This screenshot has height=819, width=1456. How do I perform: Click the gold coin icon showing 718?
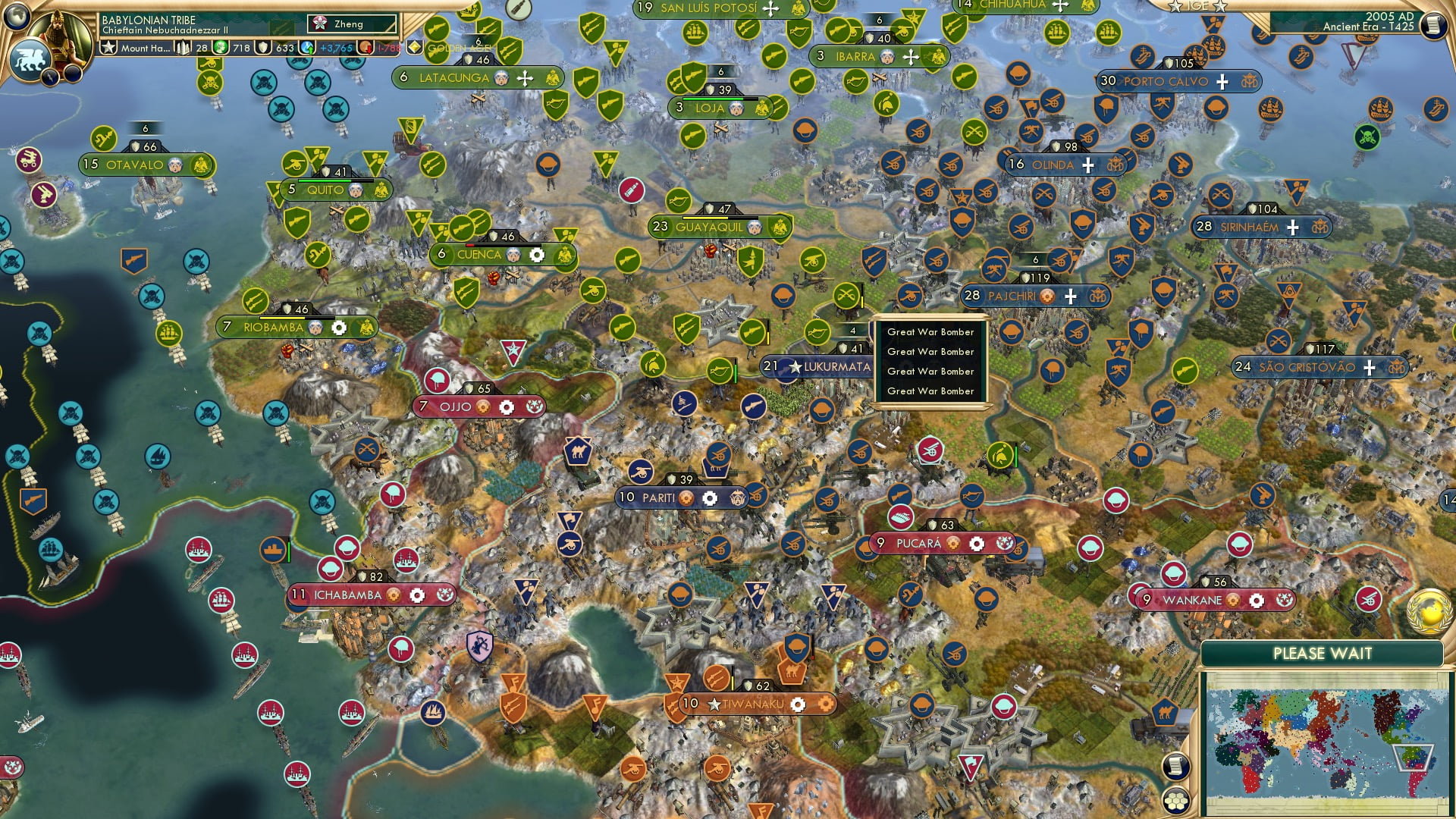point(222,49)
